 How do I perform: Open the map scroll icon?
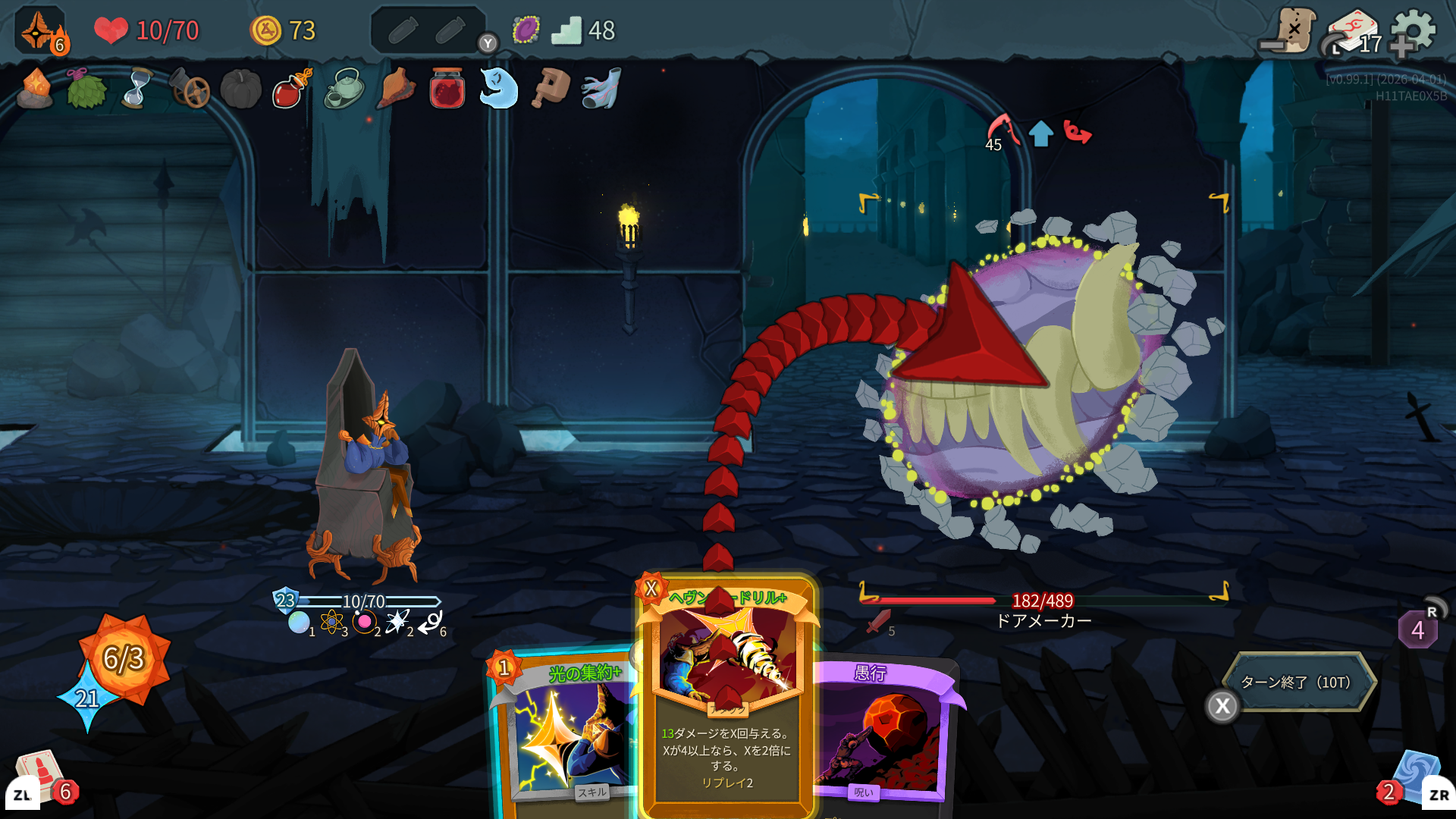click(x=1291, y=31)
